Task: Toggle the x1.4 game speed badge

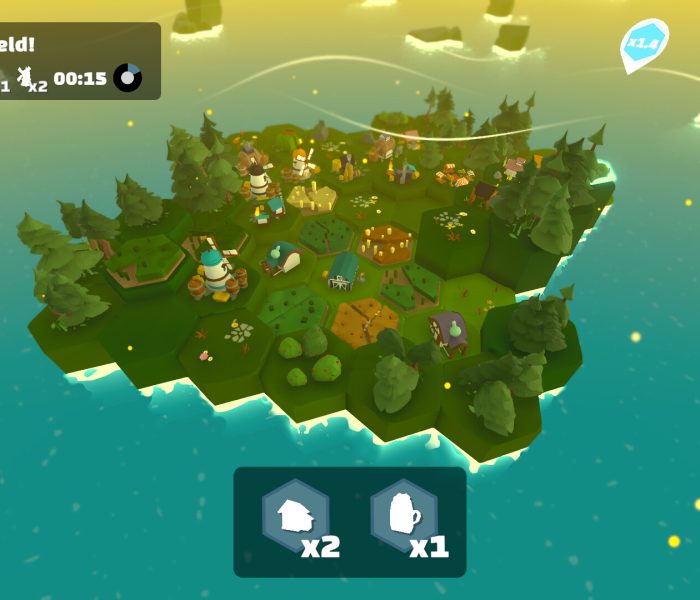Action: point(643,44)
